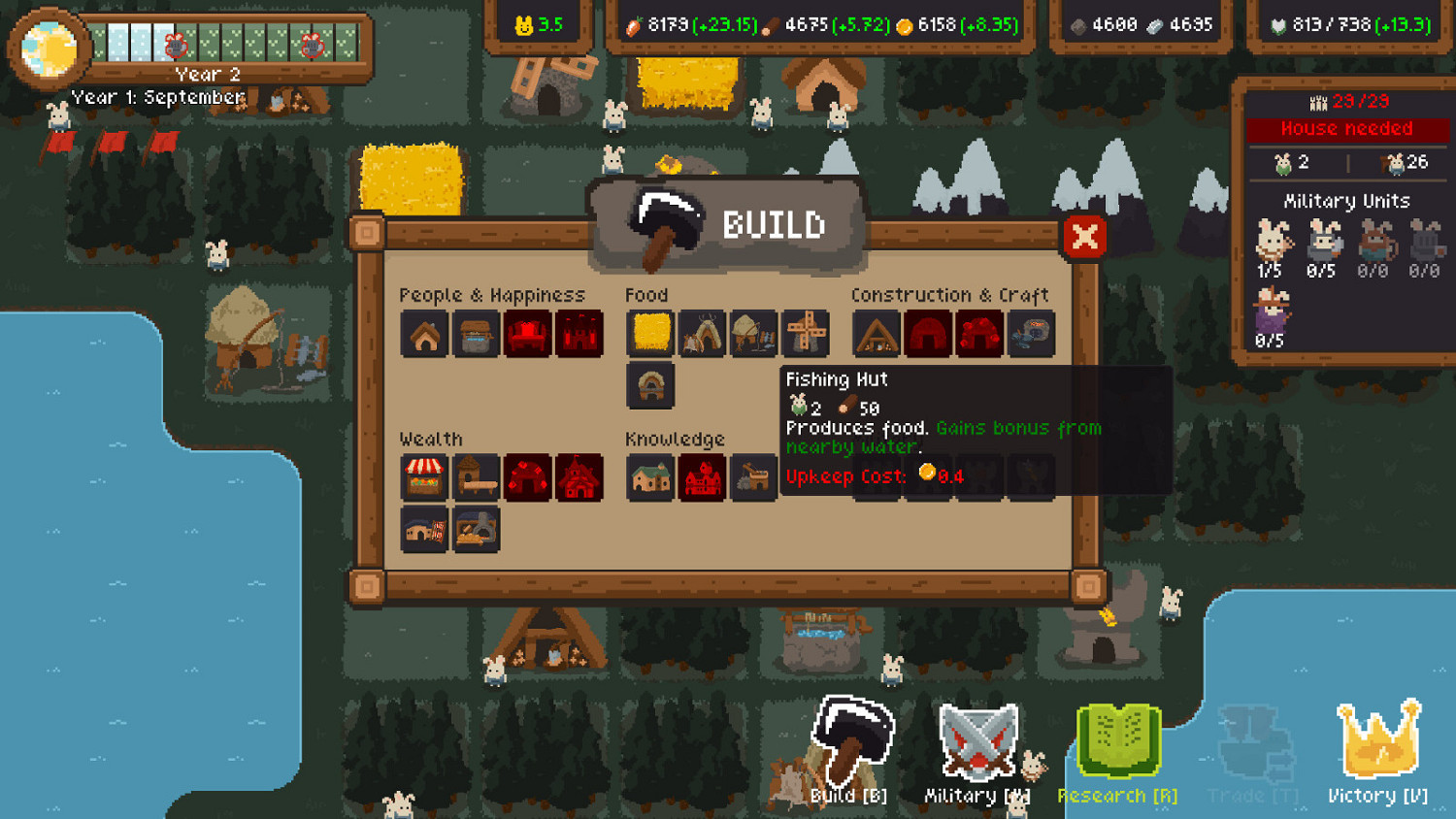Select the Bakery oven on the Food second row
This screenshot has width=1456, height=819.
coord(650,383)
